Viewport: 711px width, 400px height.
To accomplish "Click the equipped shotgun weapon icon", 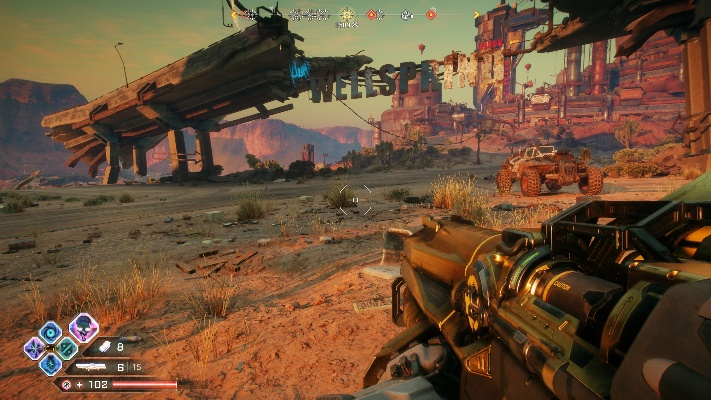I will point(93,367).
